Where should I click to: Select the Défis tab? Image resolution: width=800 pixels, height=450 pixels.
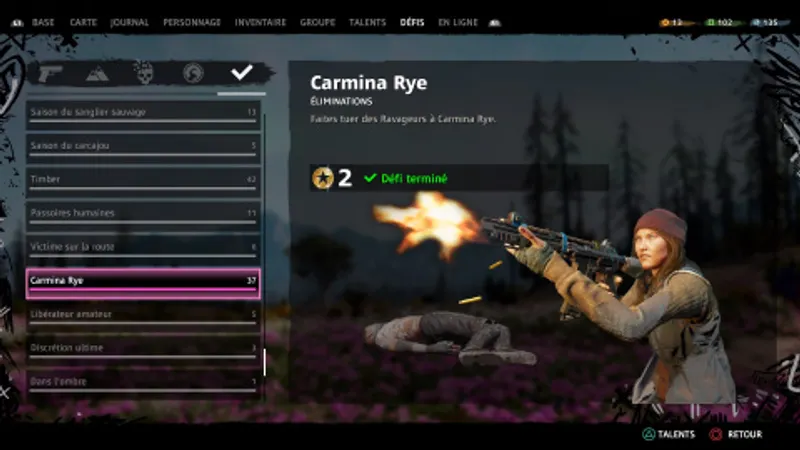pyautogui.click(x=412, y=22)
